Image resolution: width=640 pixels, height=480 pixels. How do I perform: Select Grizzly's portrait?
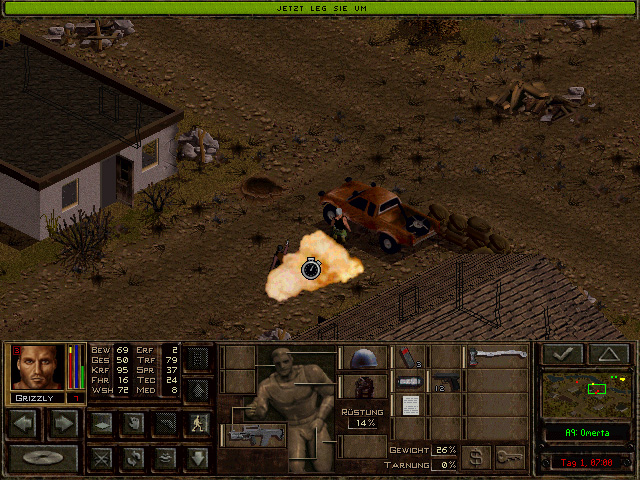(x=38, y=367)
